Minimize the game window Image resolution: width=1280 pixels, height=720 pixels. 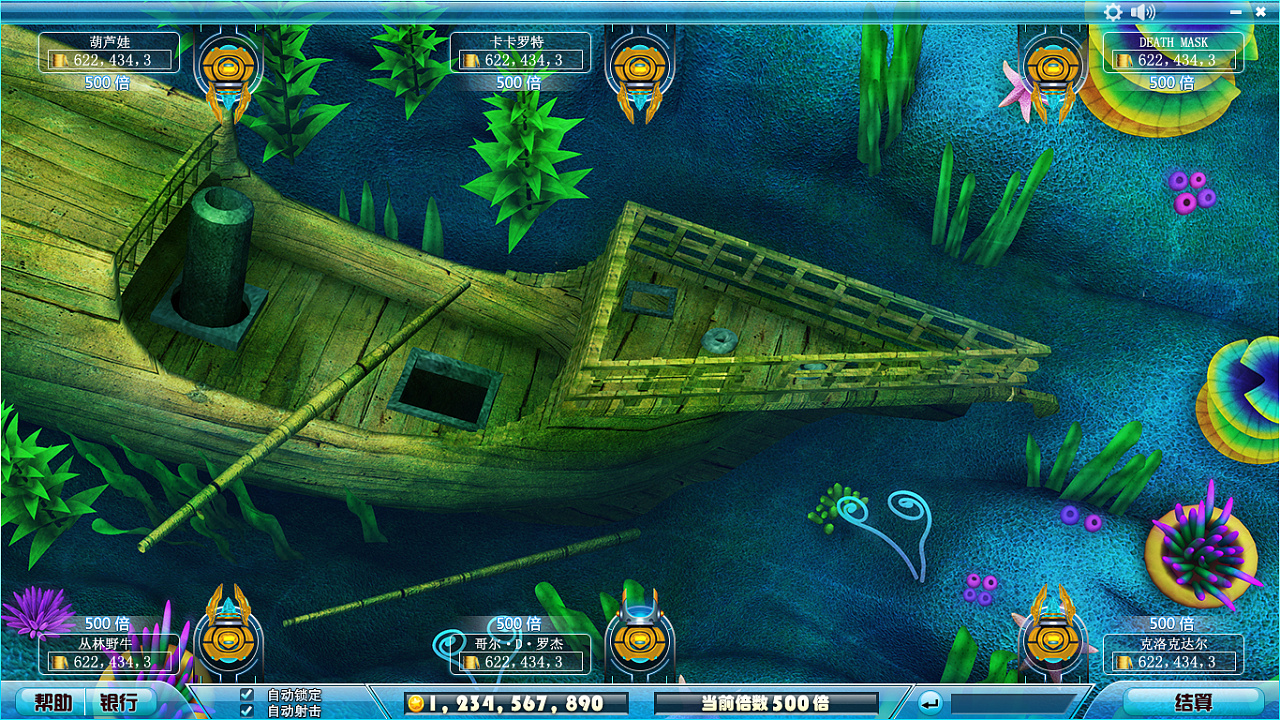pyautogui.click(x=1236, y=12)
